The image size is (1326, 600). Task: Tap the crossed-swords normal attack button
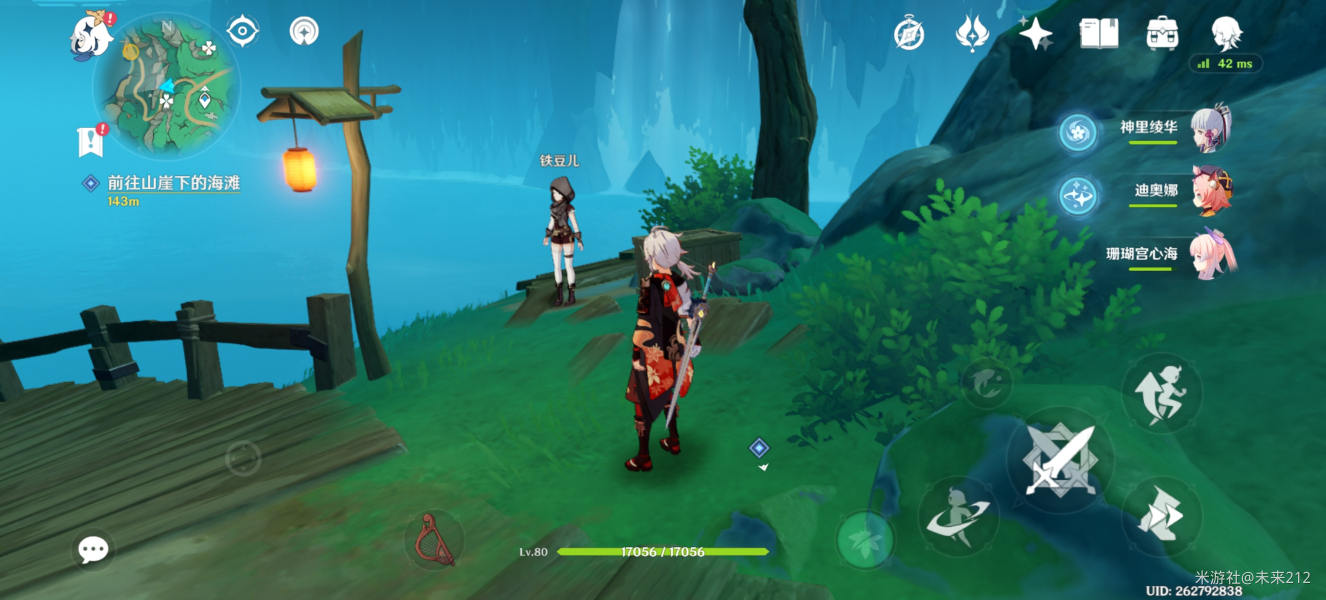pyautogui.click(x=1059, y=461)
